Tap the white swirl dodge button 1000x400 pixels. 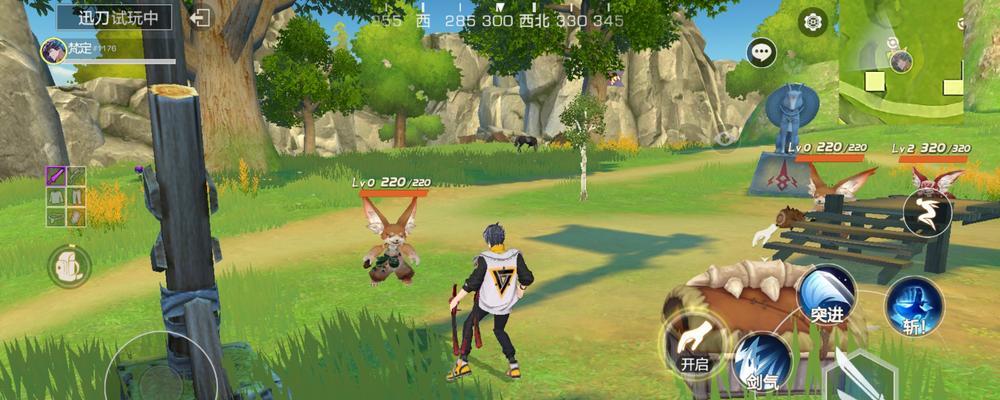point(926,212)
